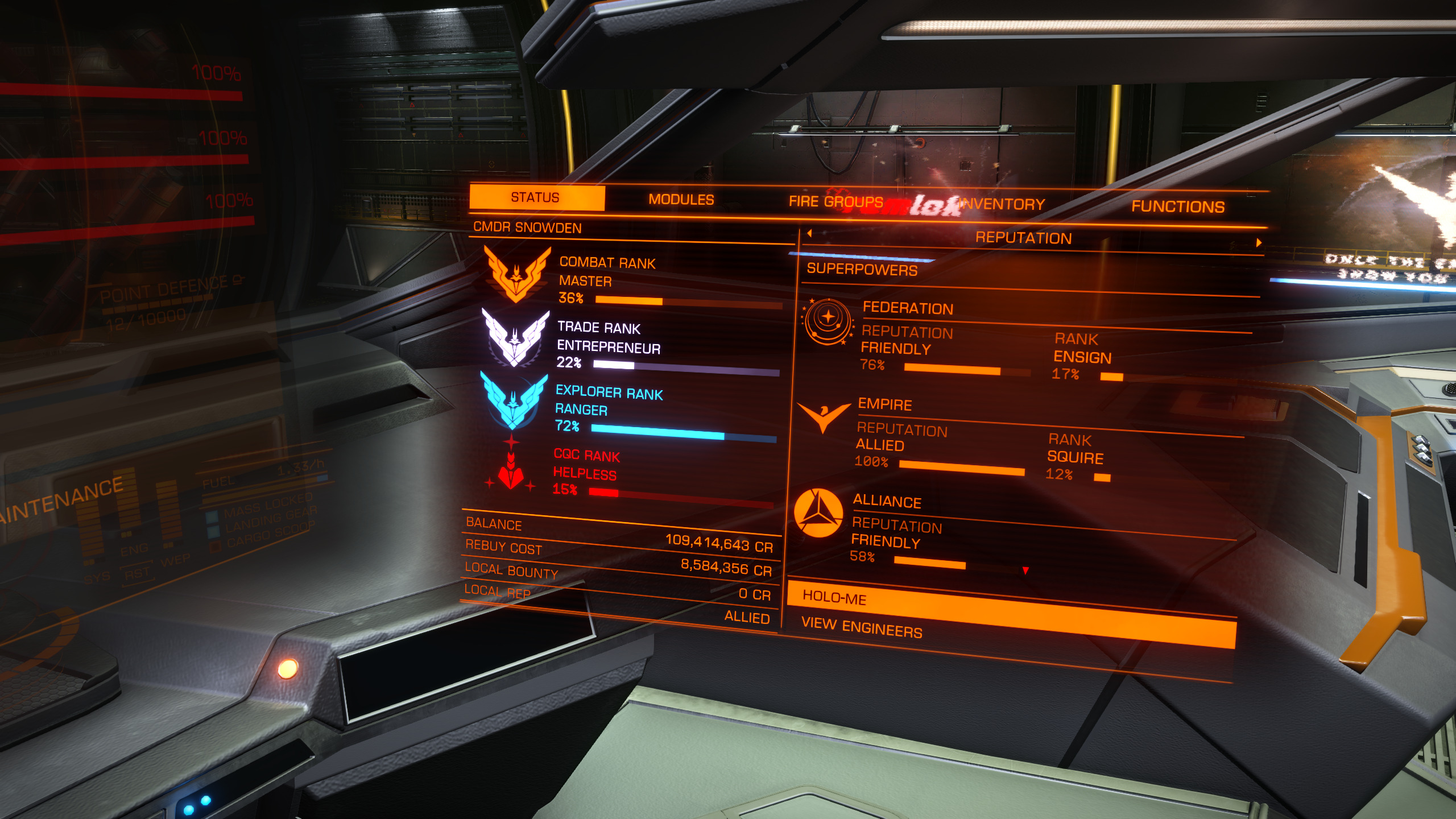1456x819 pixels.
Task: Click the right arrow beside Reputation
Action: click(x=1259, y=243)
